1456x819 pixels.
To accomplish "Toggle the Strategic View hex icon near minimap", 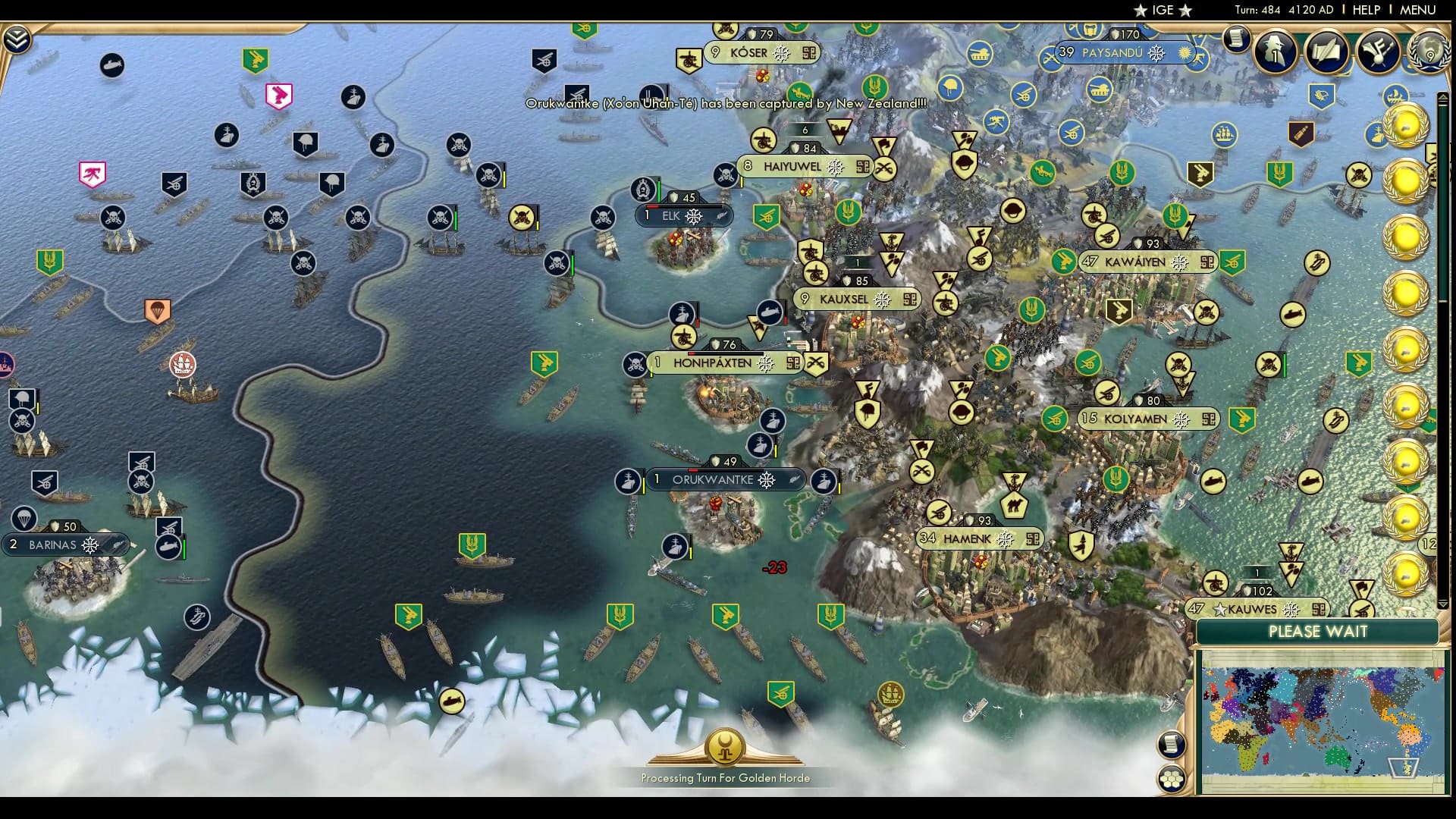I will point(1173,779).
